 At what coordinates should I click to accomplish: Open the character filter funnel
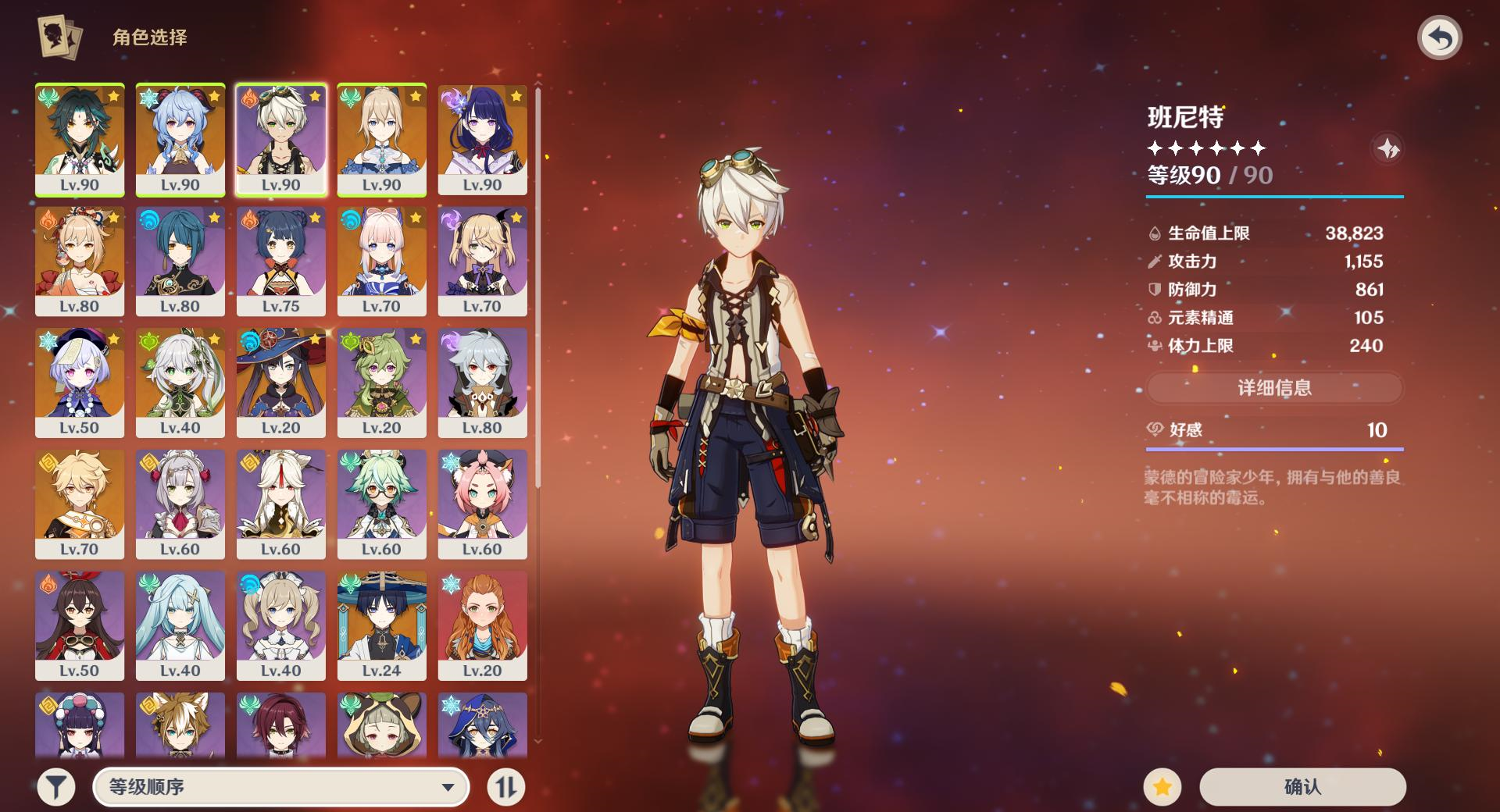point(56,786)
